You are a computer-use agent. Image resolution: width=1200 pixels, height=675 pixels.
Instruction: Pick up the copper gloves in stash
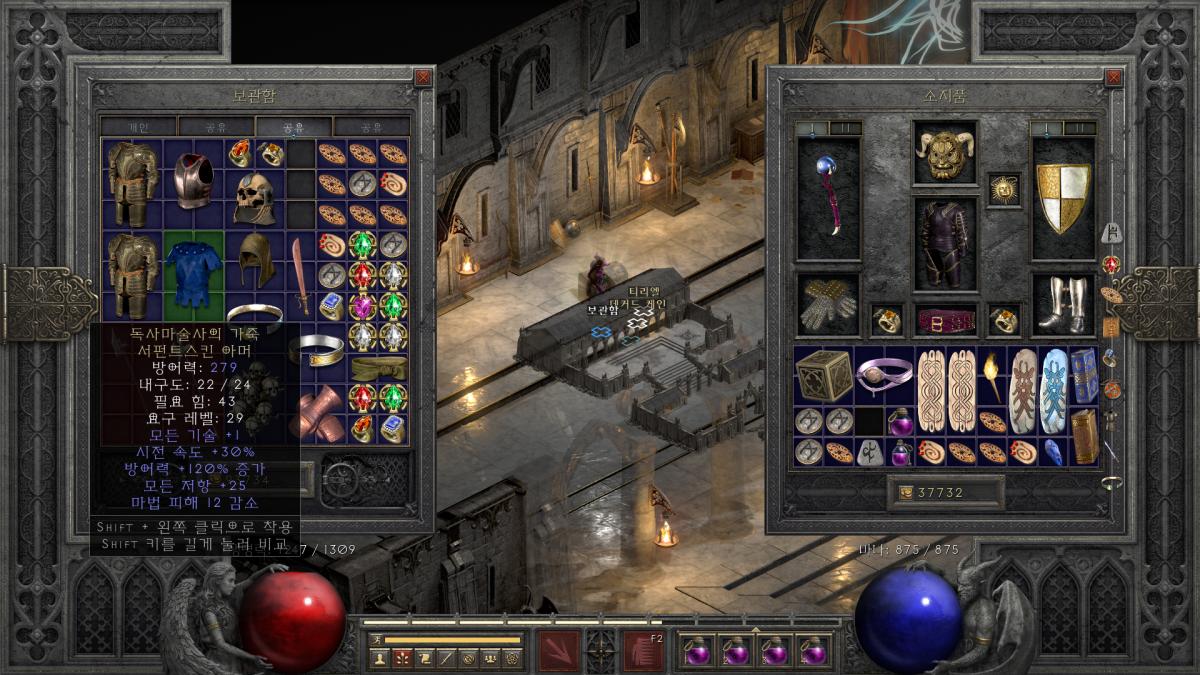(x=320, y=414)
